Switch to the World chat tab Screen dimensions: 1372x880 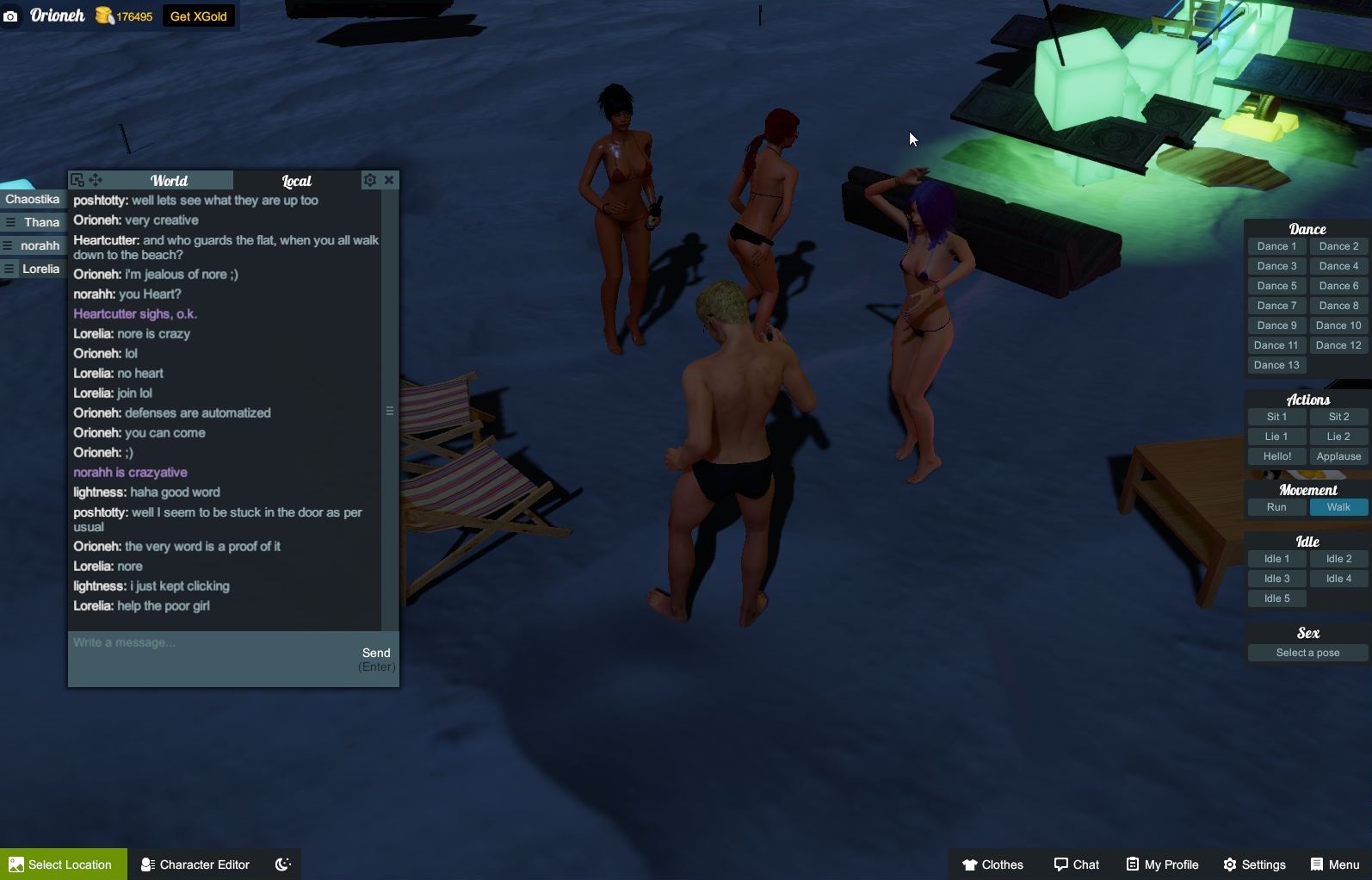tap(169, 180)
